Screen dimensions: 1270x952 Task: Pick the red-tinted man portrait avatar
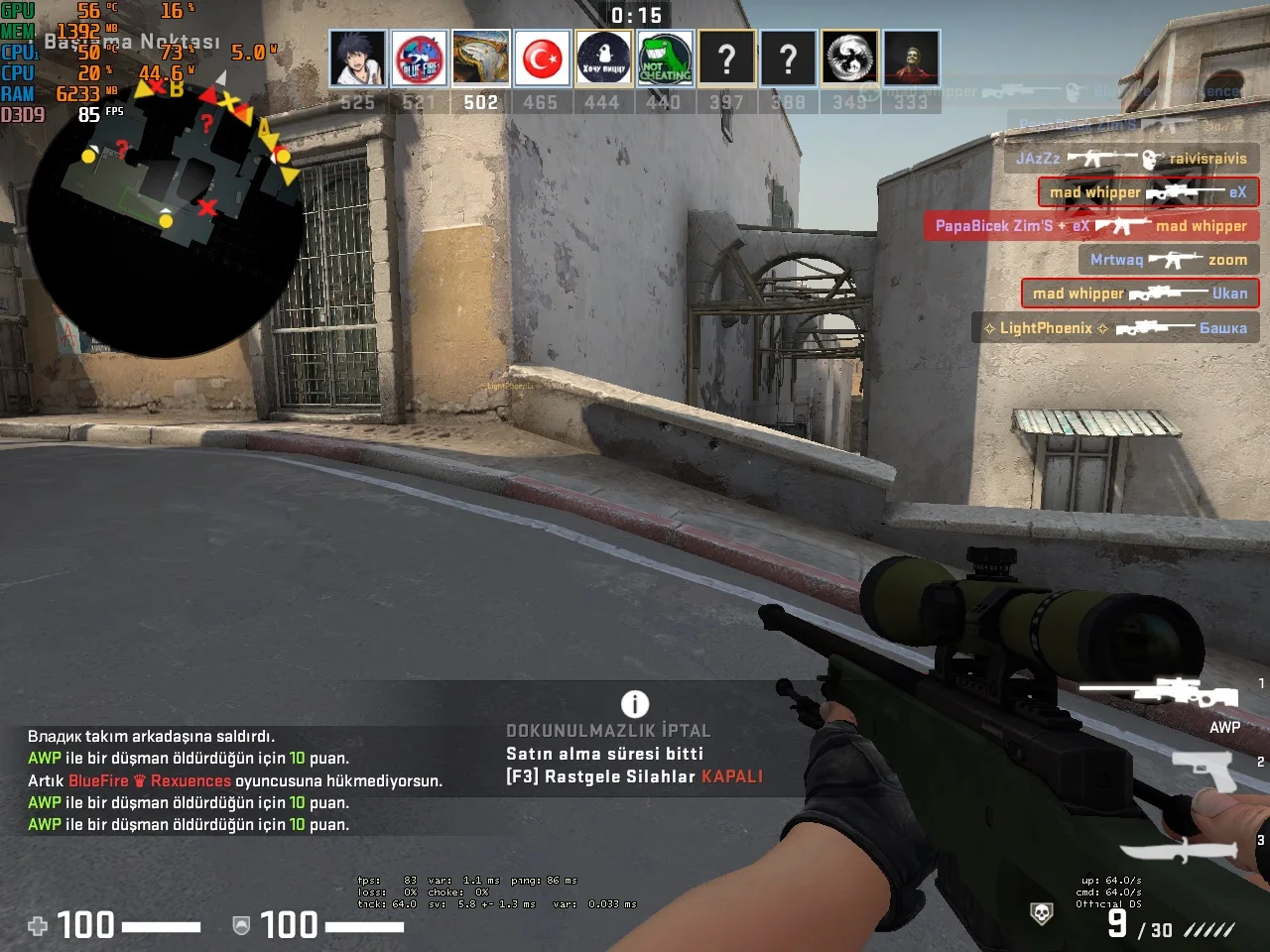[x=912, y=59]
